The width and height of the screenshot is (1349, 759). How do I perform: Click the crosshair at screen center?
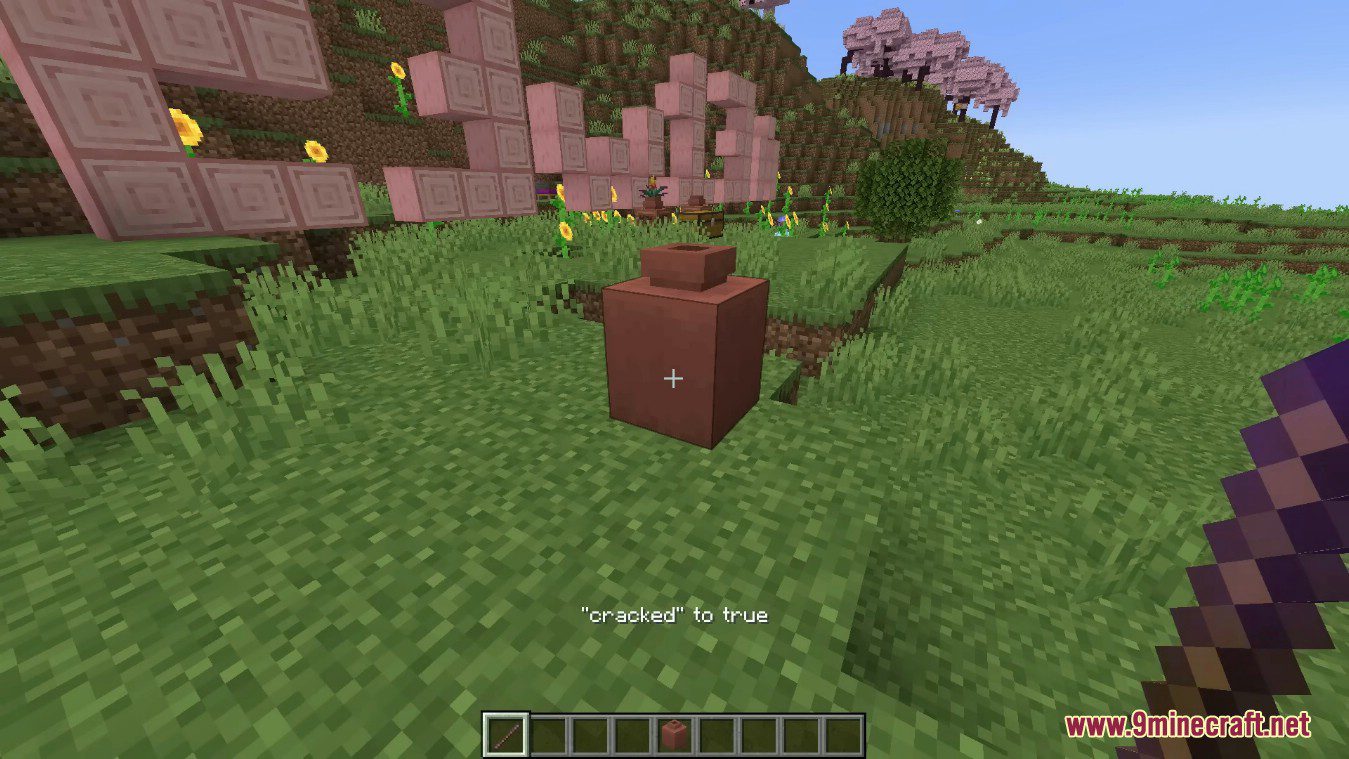coord(674,379)
